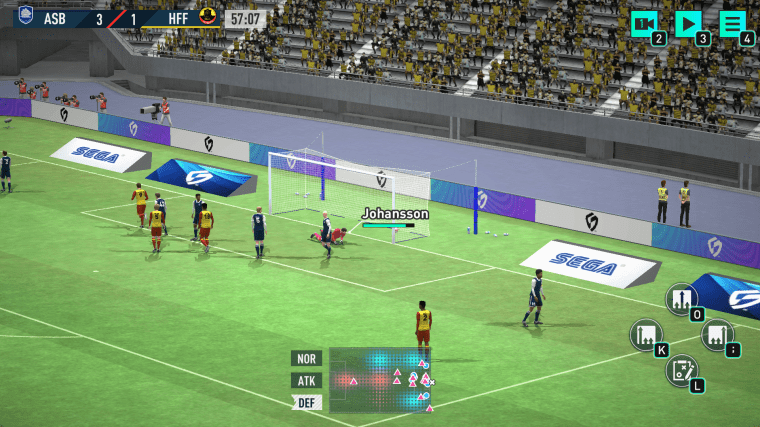Screen dimensions: 760x427
Task: Click the play arrow button
Action: click(688, 24)
